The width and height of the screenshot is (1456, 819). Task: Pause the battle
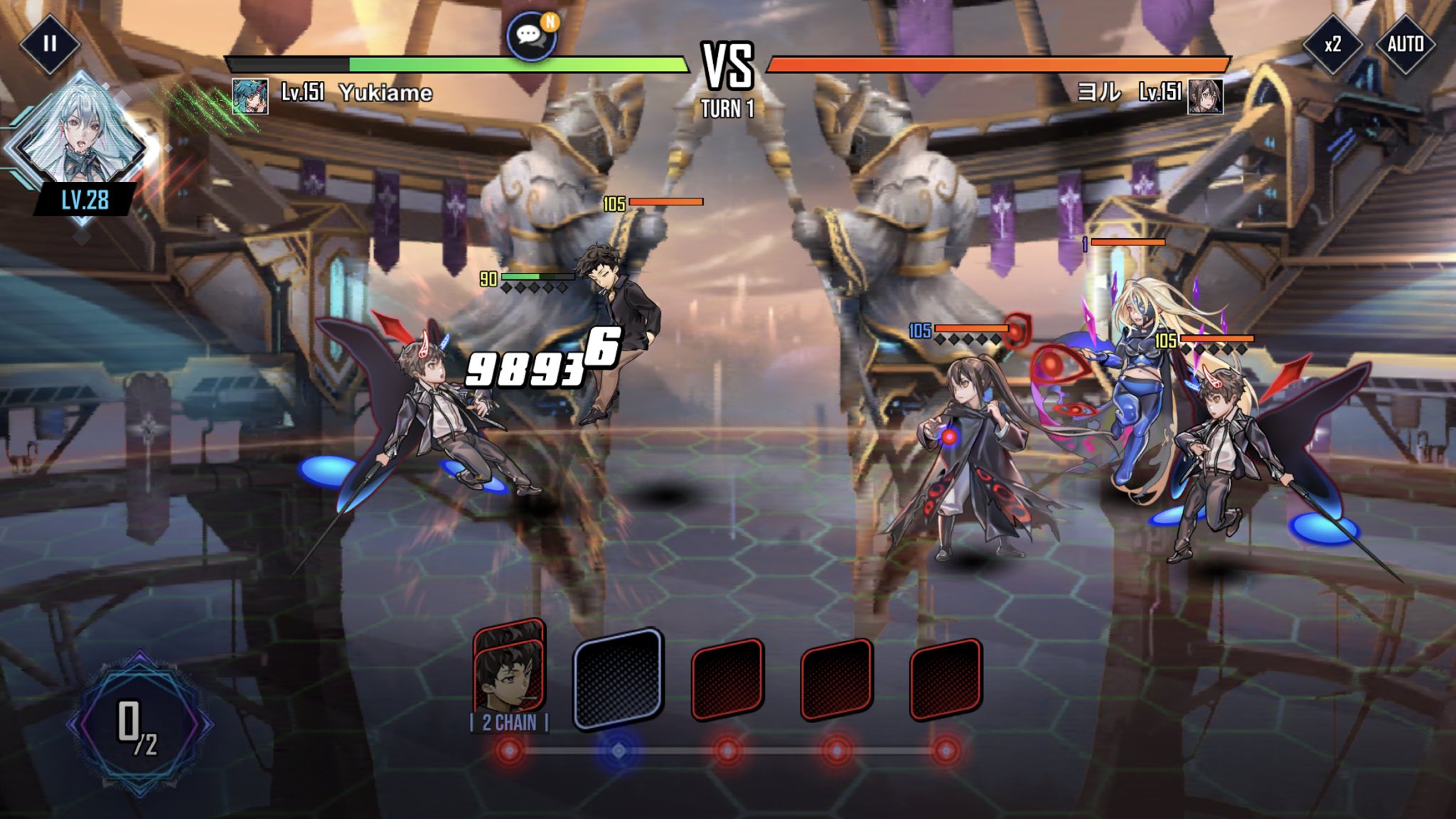pos(49,44)
